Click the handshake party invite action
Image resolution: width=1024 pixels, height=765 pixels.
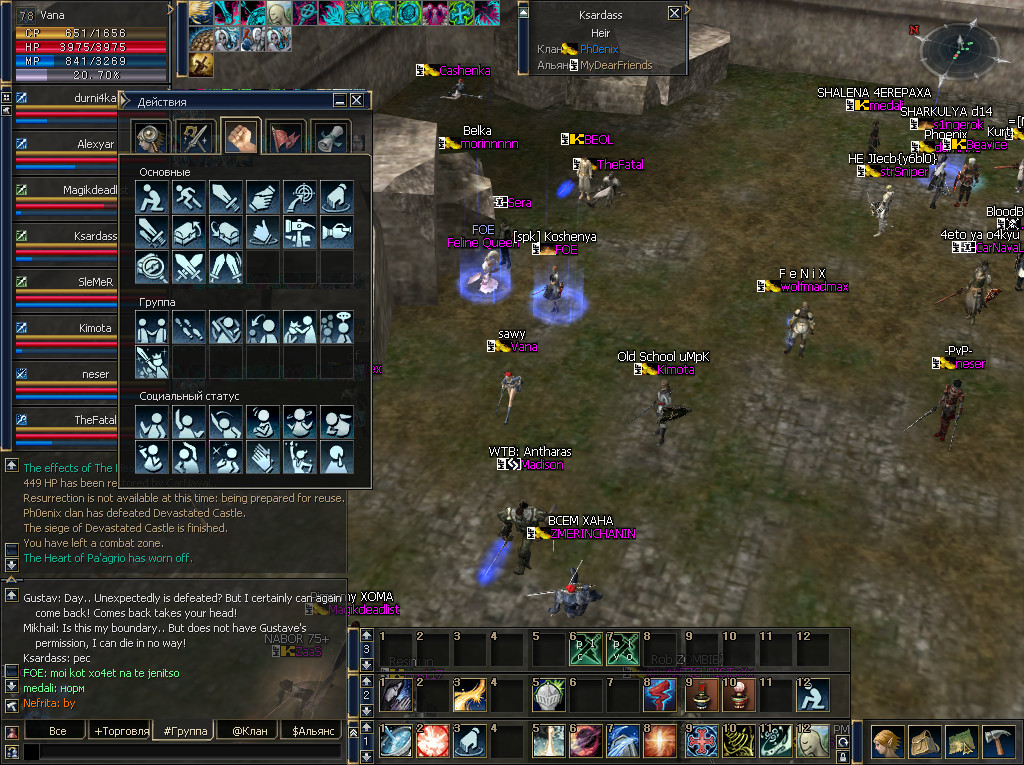click(151, 327)
